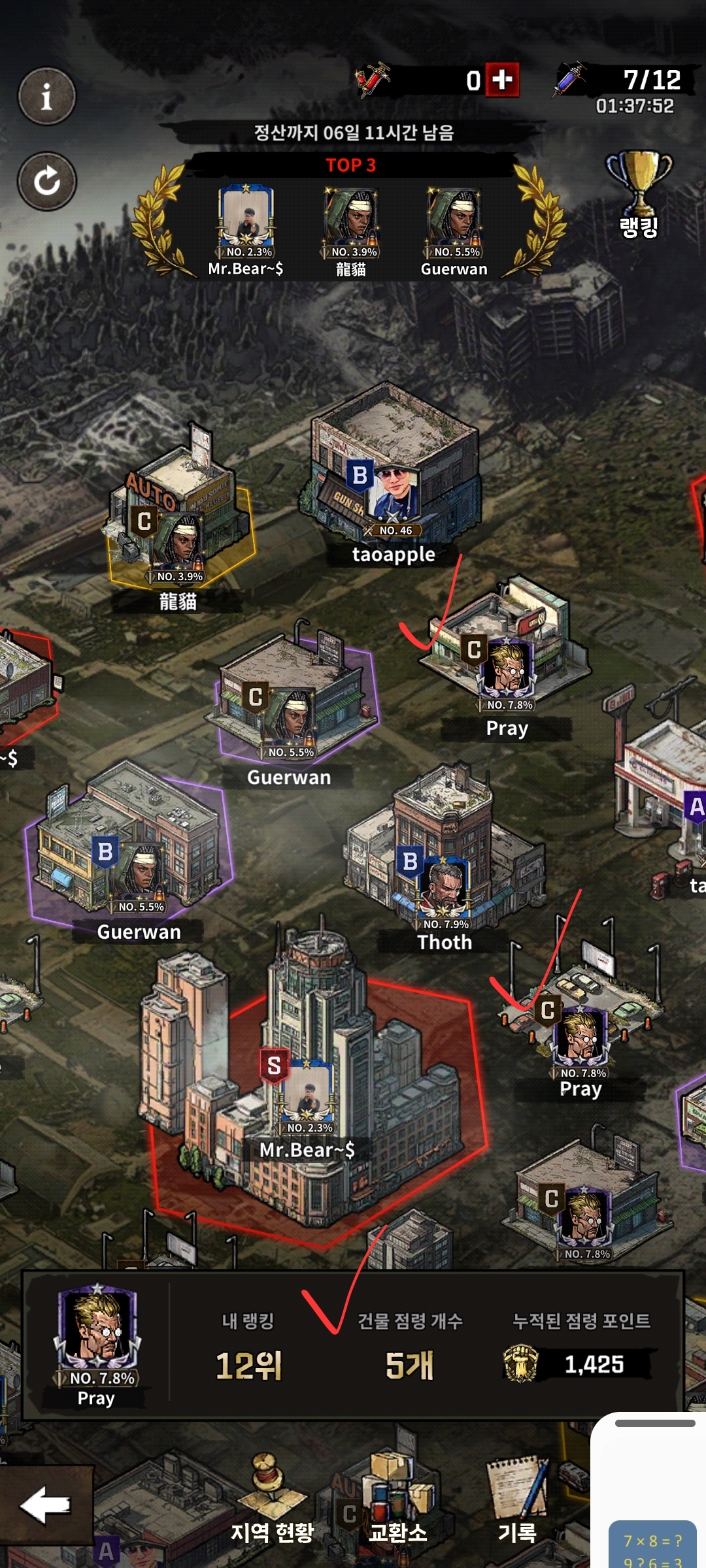Viewport: 706px width, 1568px height.
Task: Open the floating math quiz overlay
Action: pos(652,1546)
